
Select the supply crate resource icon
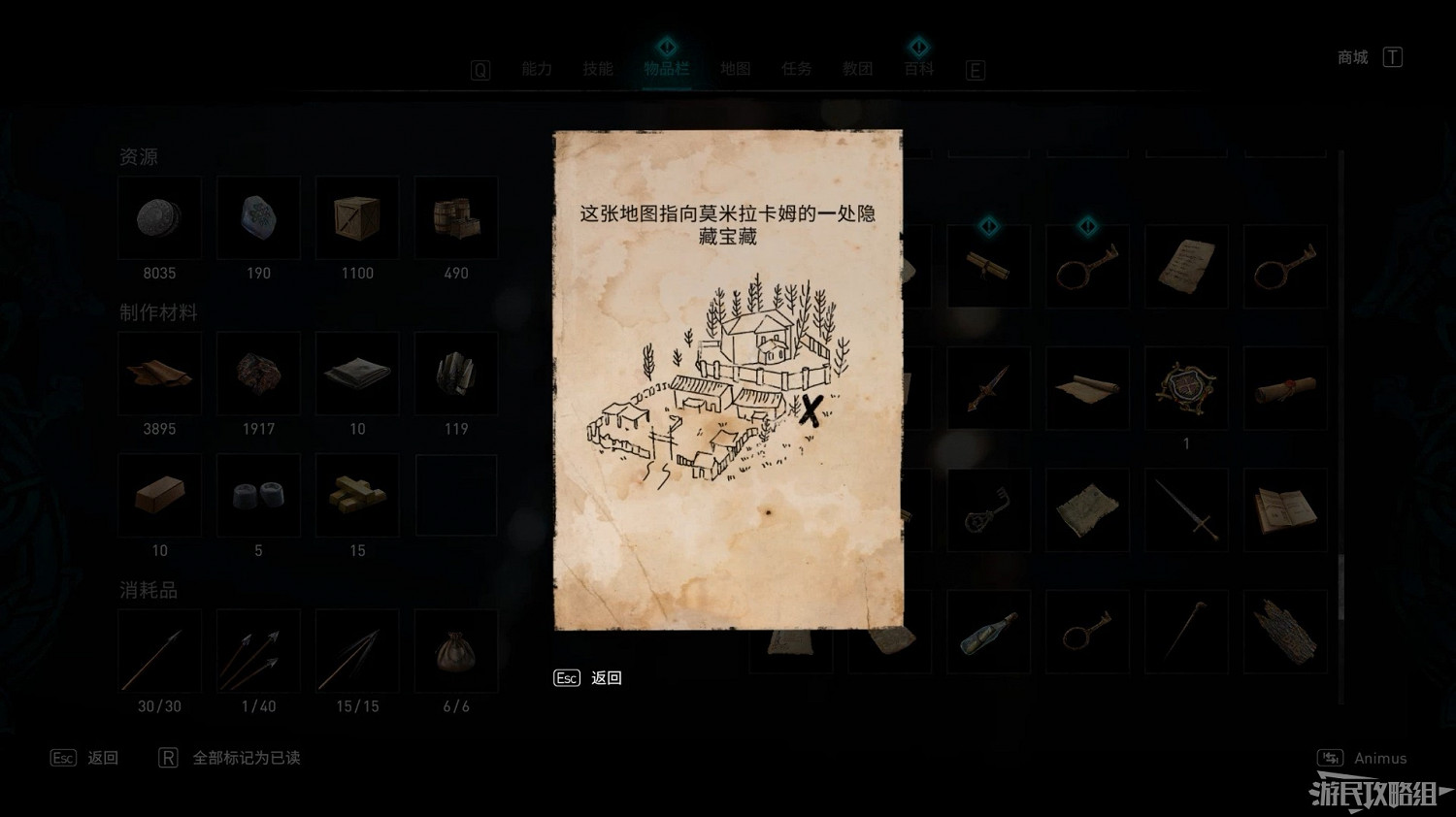point(357,217)
